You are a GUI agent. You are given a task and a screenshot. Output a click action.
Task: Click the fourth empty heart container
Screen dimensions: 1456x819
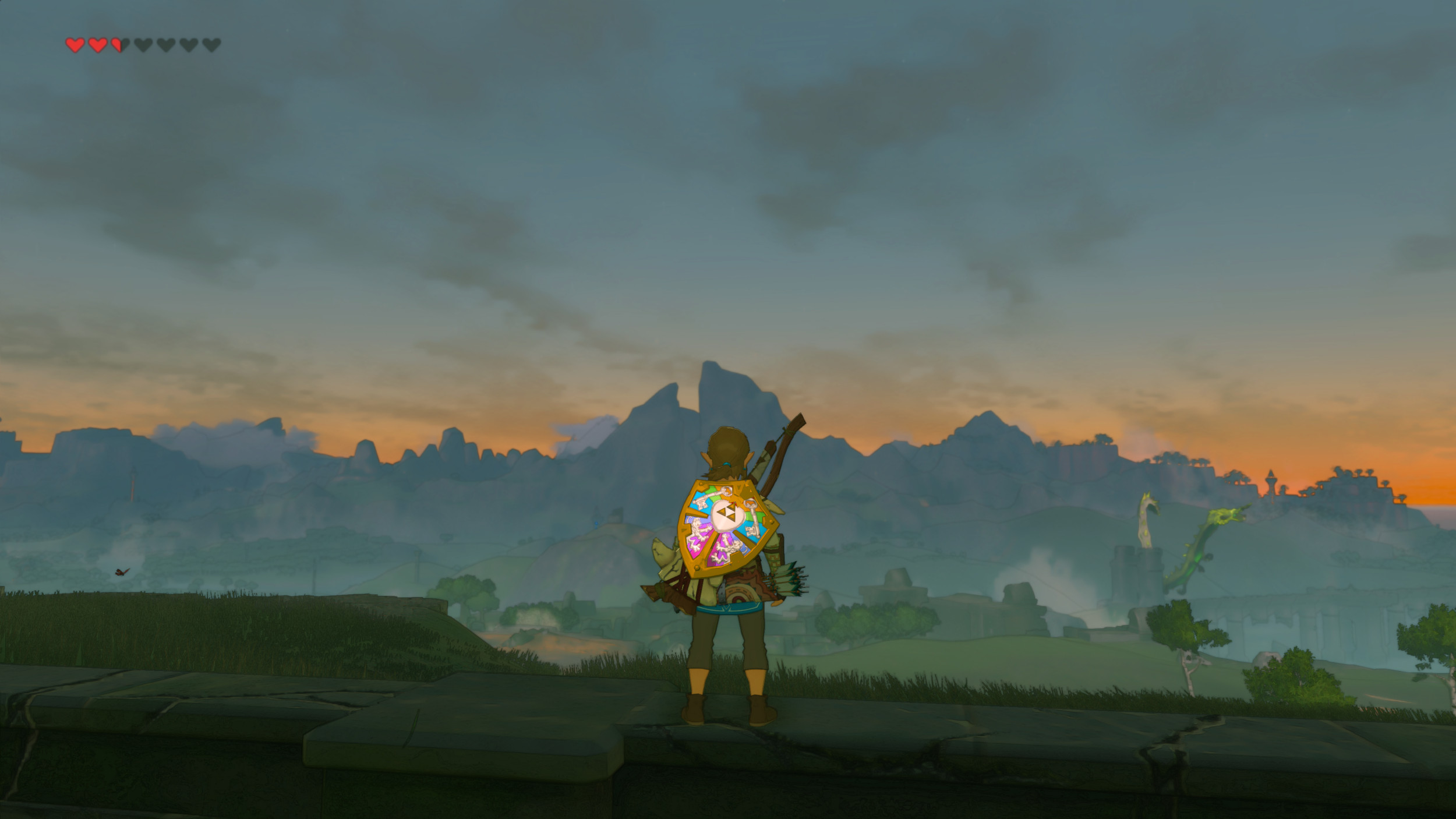pos(143,45)
